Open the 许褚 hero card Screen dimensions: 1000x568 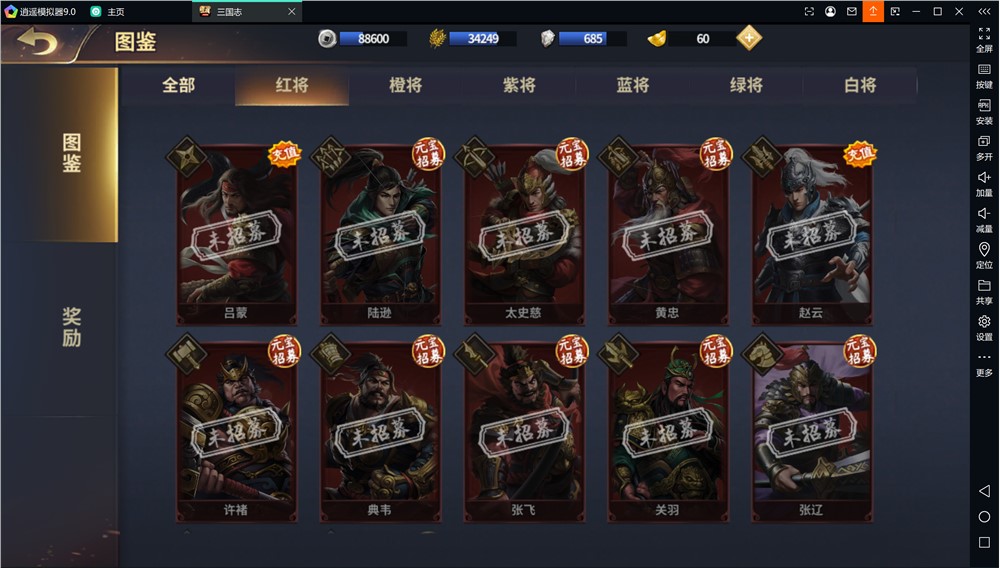(236, 431)
